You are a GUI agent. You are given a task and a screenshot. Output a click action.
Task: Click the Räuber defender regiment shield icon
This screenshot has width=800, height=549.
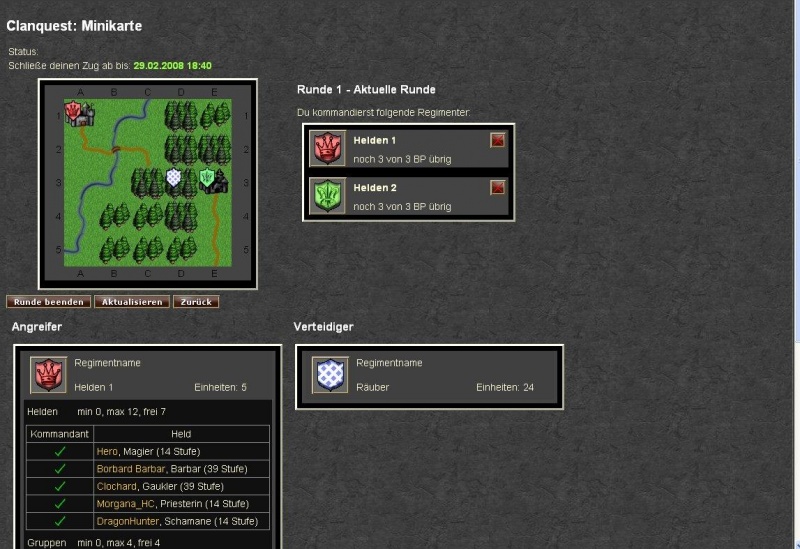330,375
